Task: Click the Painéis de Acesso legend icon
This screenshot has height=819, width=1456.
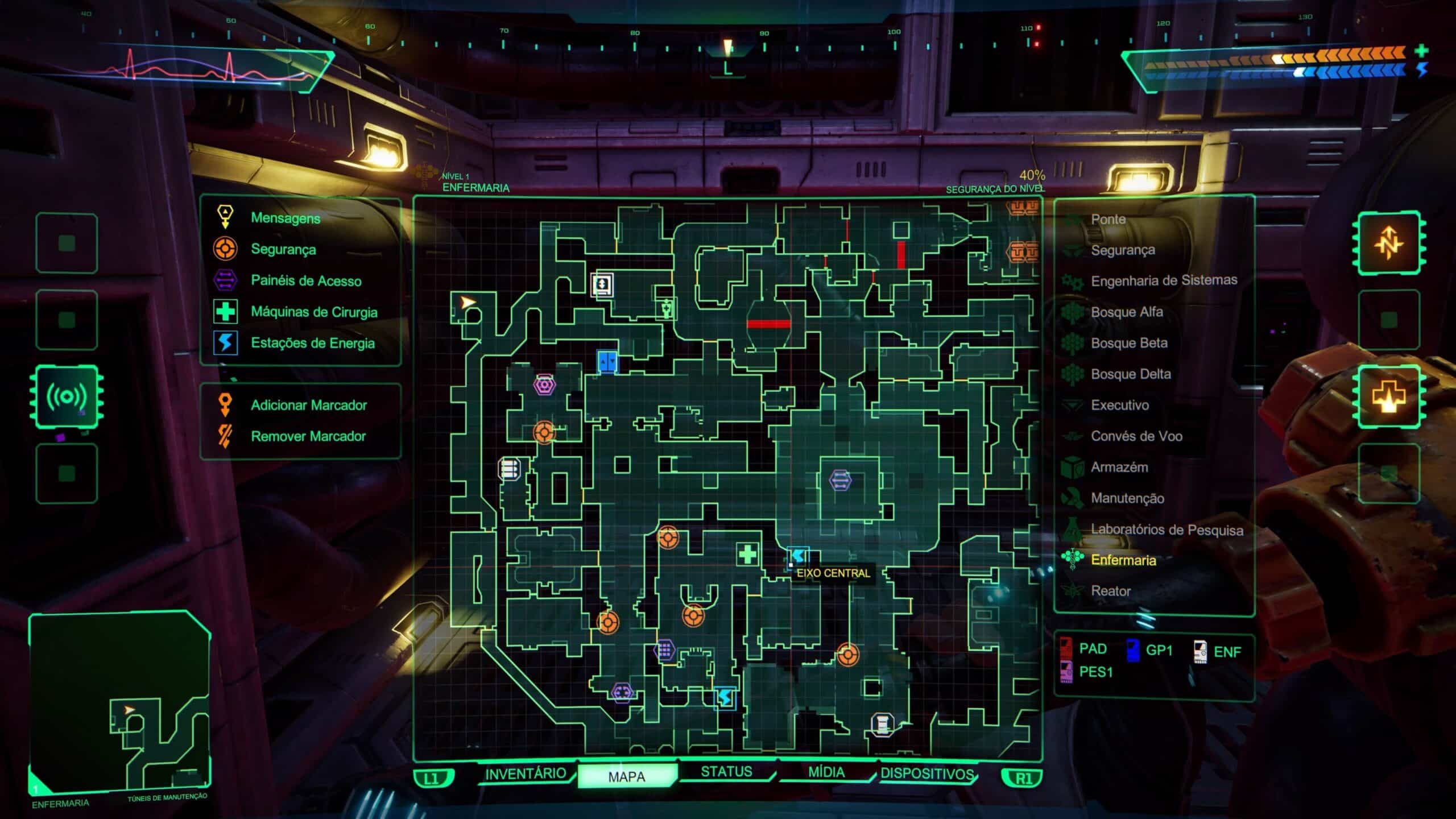Action: tap(226, 280)
